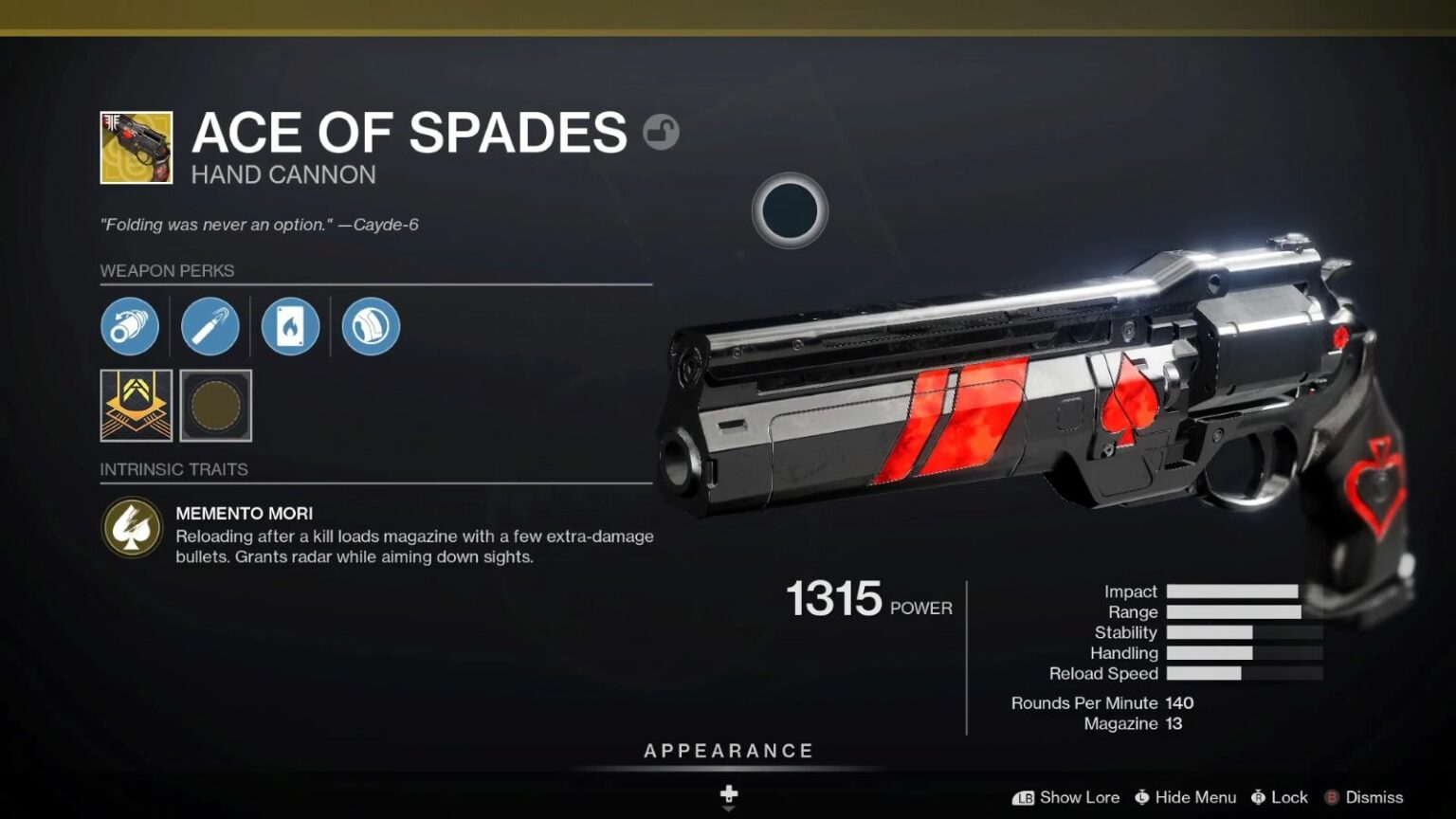Viewport: 1456px width, 819px height.
Task: Inspect the Memento Mori intrinsic trait icon
Action: pyautogui.click(x=132, y=527)
